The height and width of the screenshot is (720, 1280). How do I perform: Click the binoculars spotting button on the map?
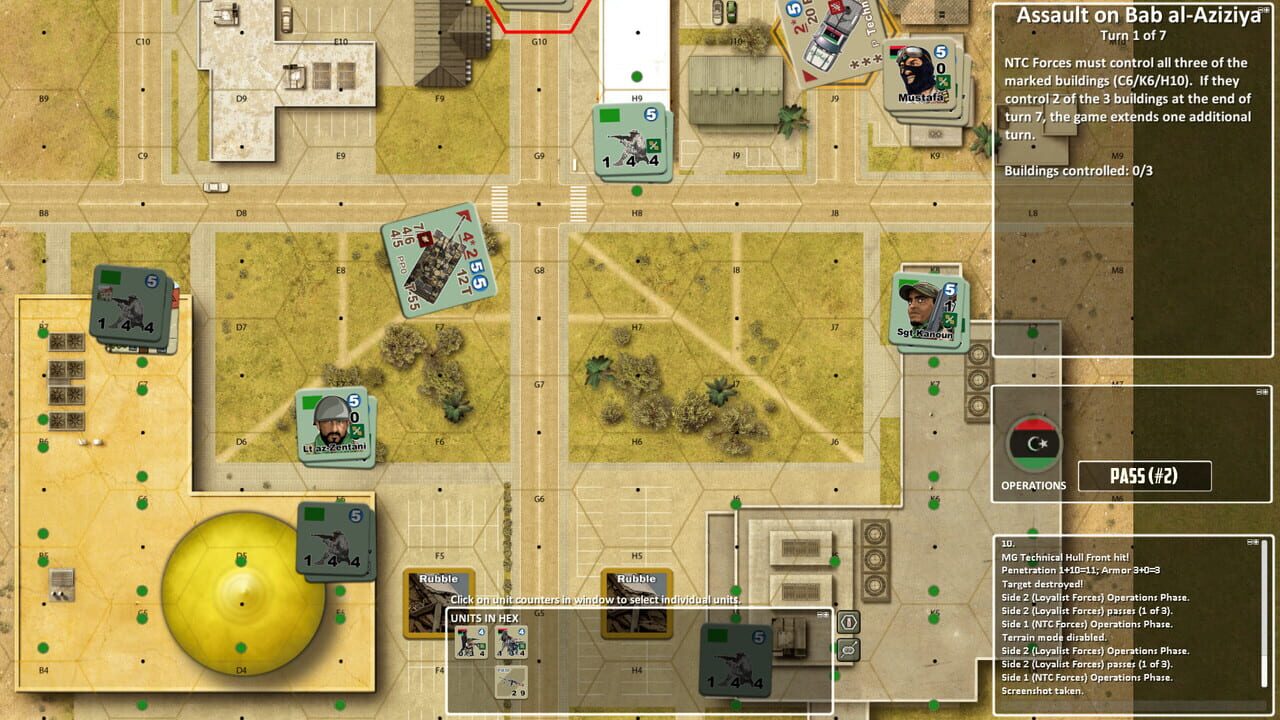click(x=849, y=651)
